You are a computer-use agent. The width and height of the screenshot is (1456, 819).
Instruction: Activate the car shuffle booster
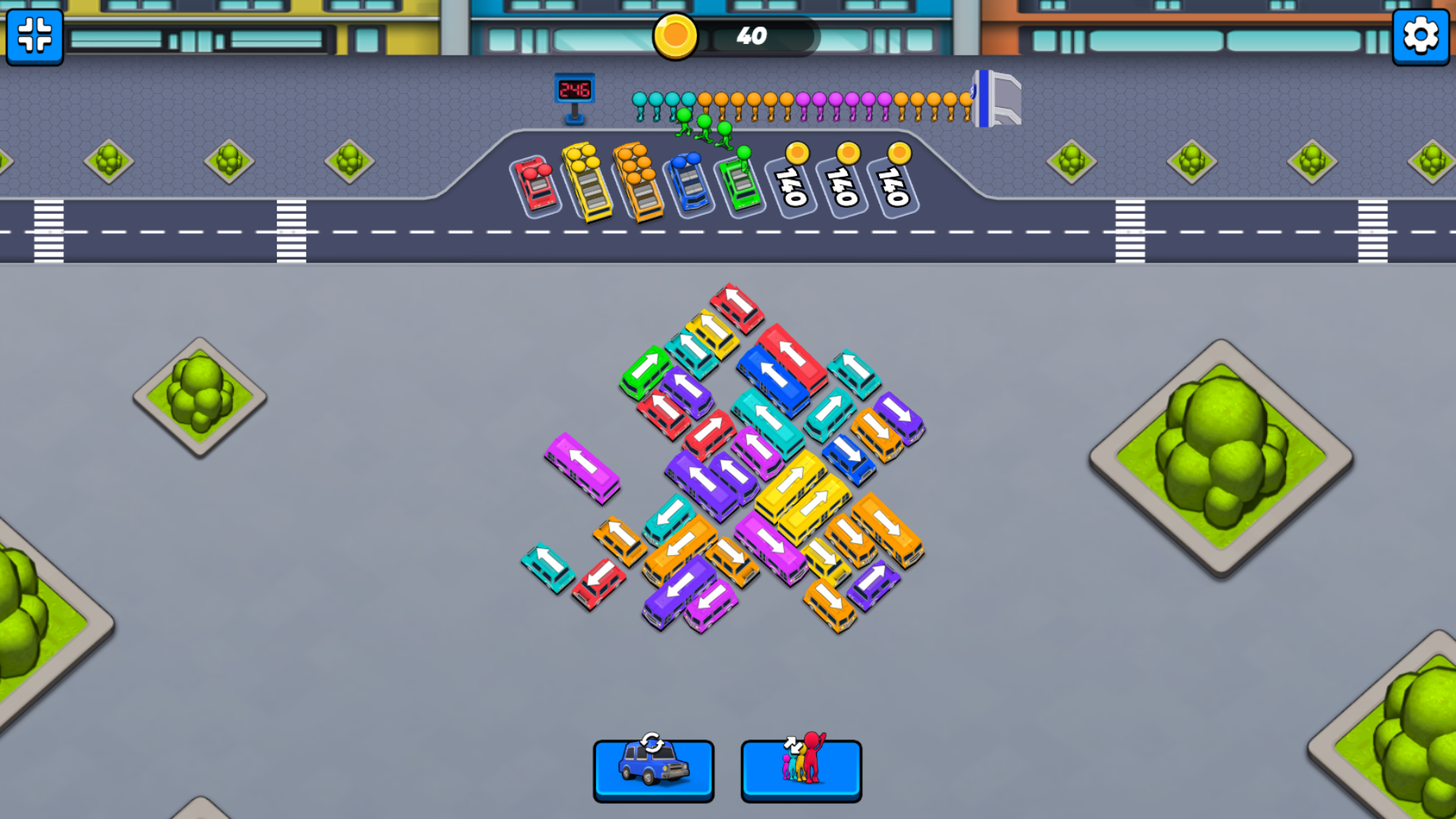point(654,770)
